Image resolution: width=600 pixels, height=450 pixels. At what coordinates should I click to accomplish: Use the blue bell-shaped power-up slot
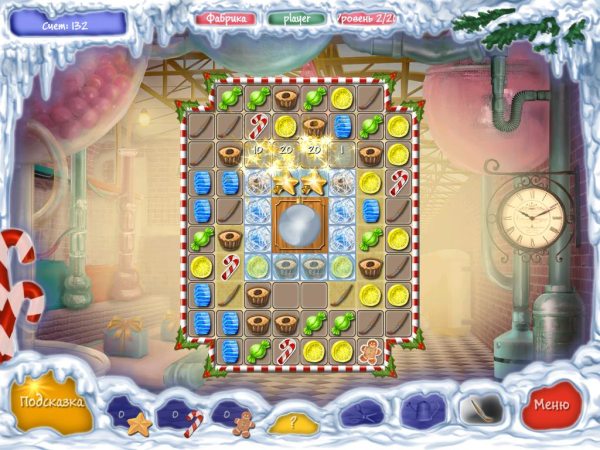pyautogui.click(x=421, y=409)
